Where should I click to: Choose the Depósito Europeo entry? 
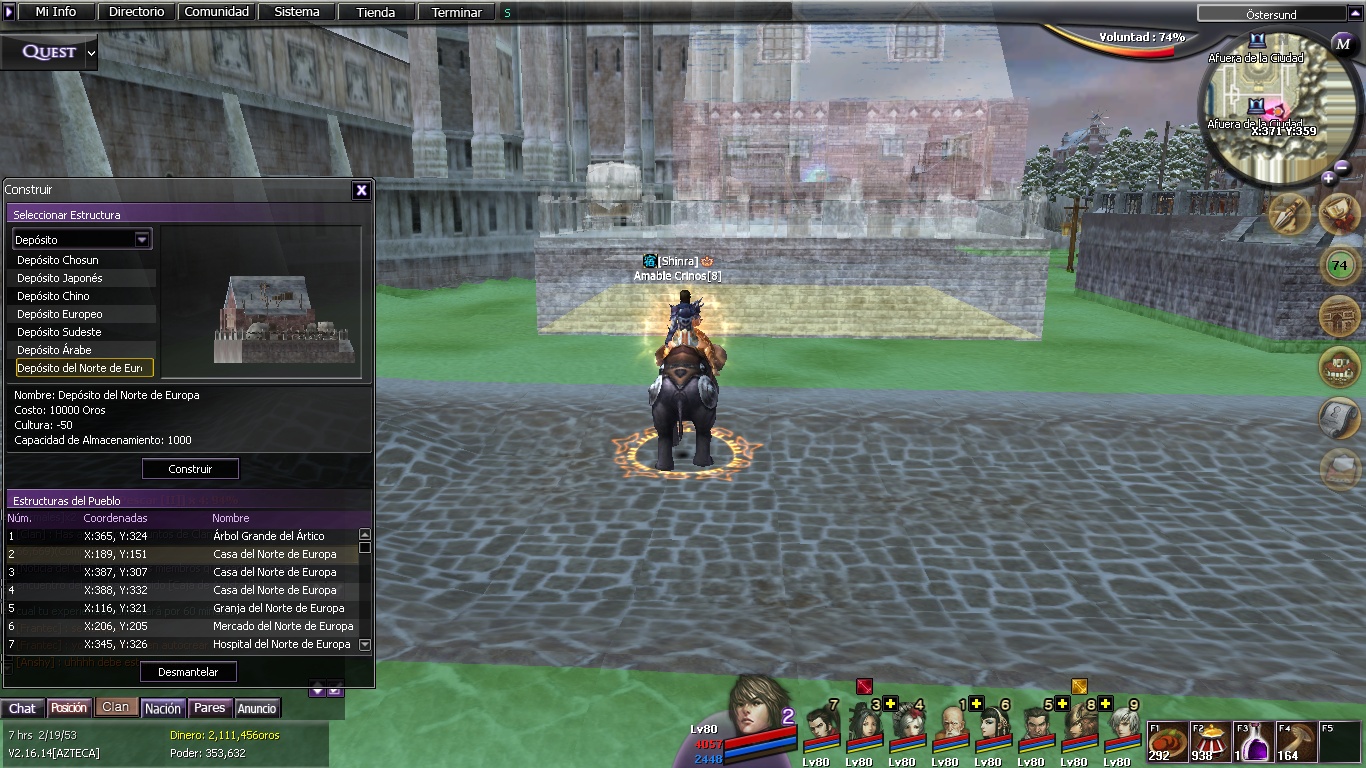tap(60, 314)
